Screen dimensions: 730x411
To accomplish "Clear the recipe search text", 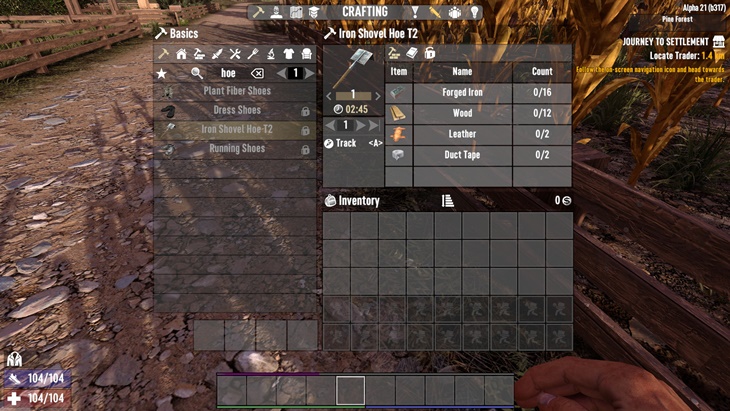I will tap(257, 73).
